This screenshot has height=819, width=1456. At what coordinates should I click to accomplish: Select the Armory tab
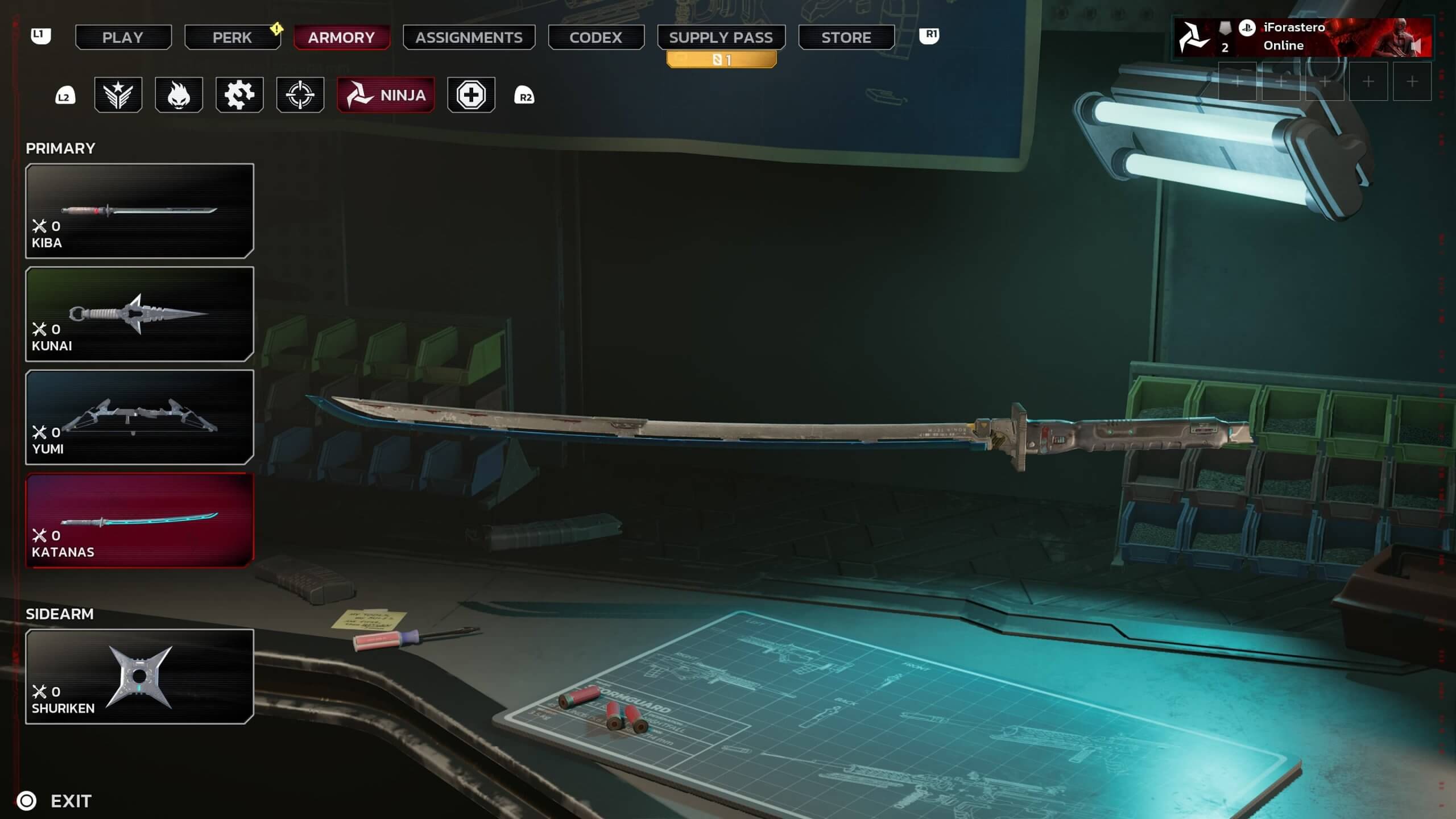click(x=341, y=38)
